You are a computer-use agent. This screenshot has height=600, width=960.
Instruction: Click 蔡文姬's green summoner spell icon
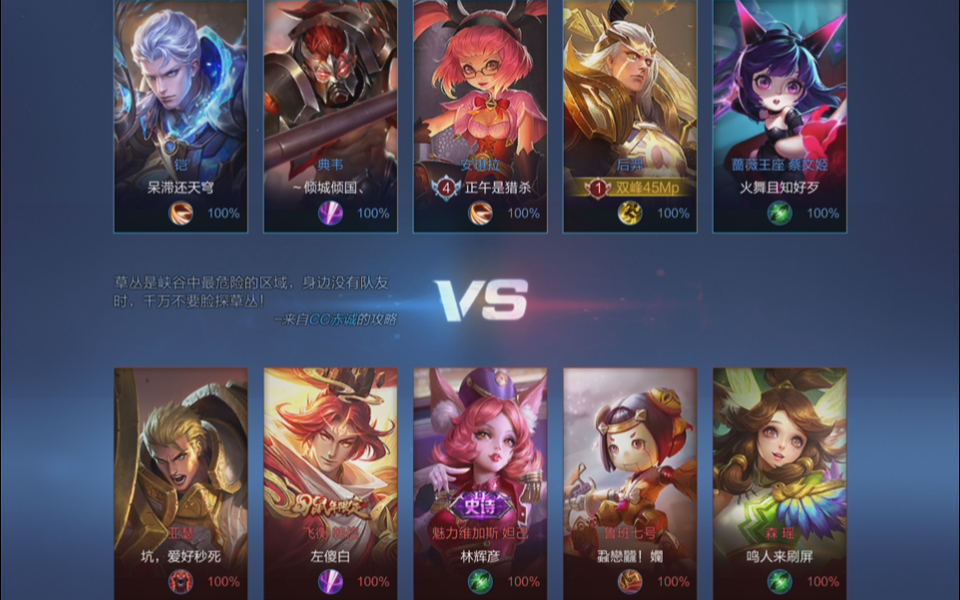point(779,213)
